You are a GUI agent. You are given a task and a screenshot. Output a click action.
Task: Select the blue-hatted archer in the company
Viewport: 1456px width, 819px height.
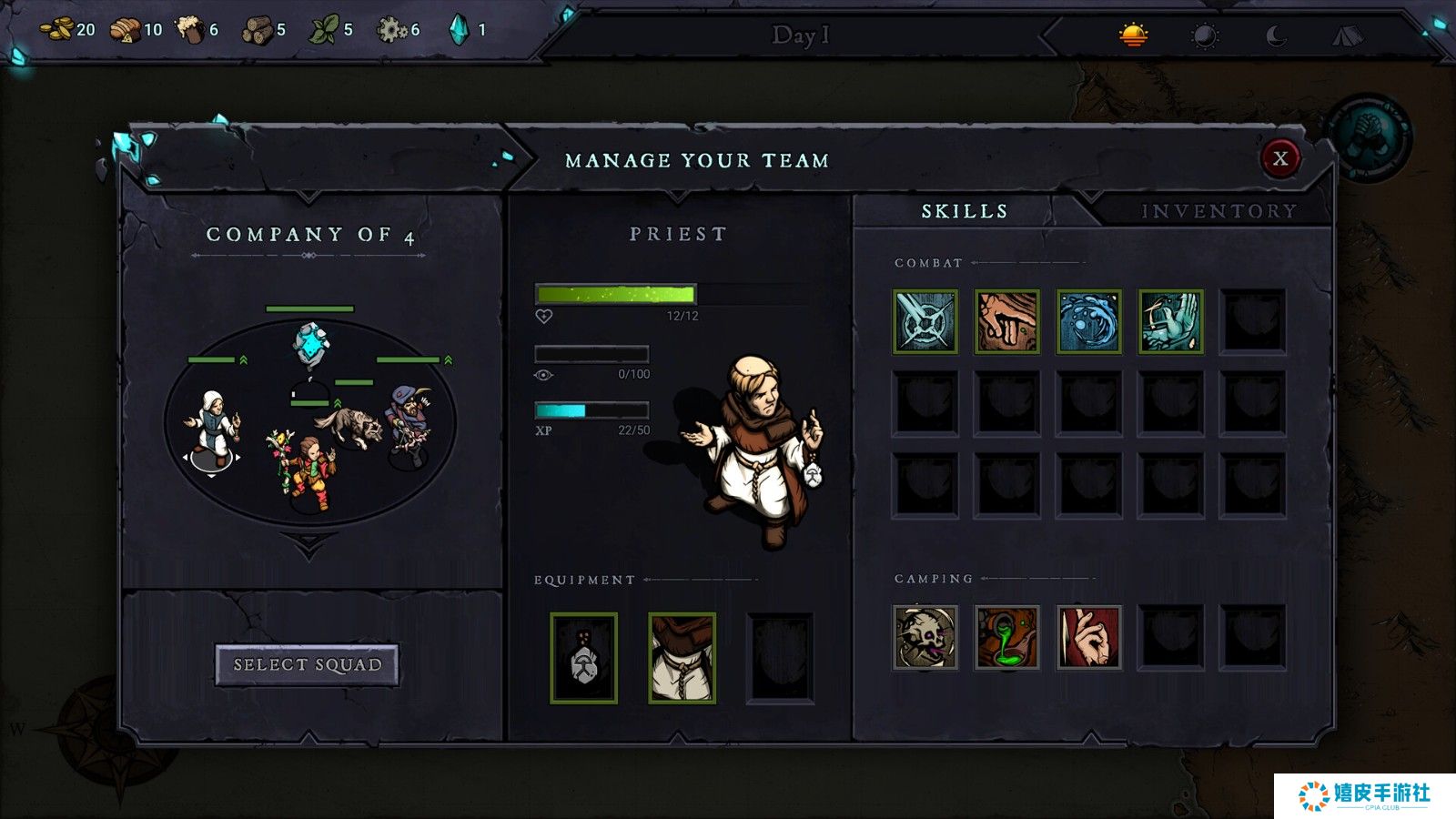coord(410,423)
